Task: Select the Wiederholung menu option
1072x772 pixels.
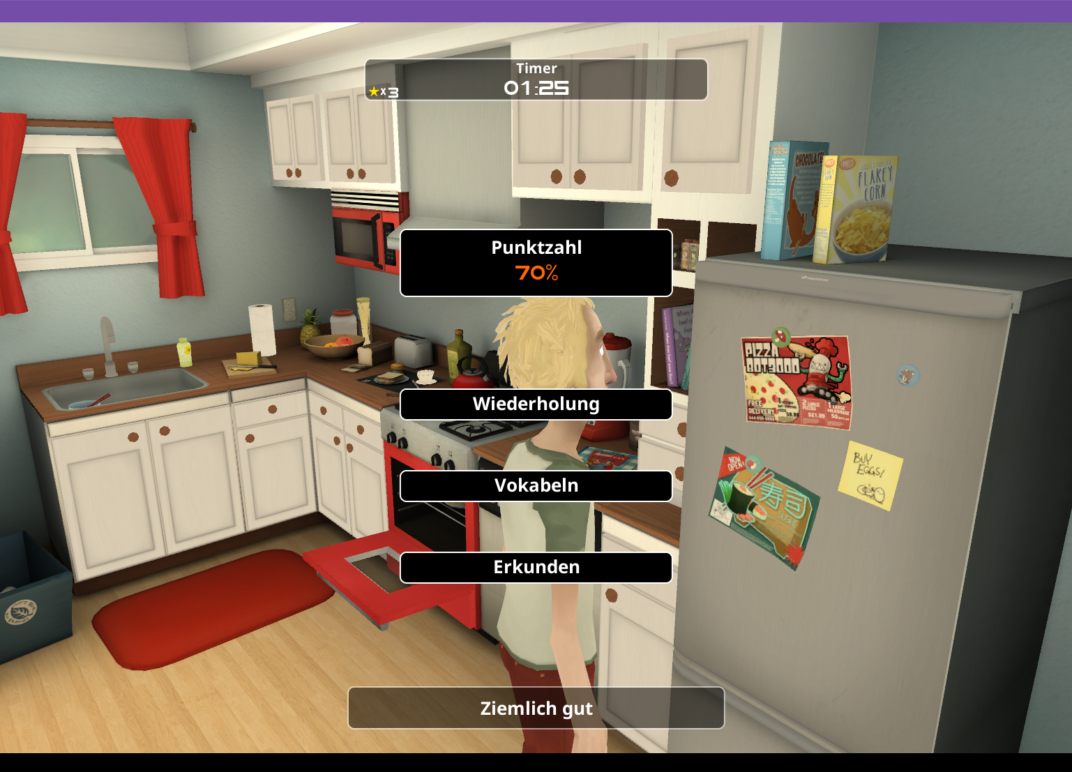Action: (536, 404)
